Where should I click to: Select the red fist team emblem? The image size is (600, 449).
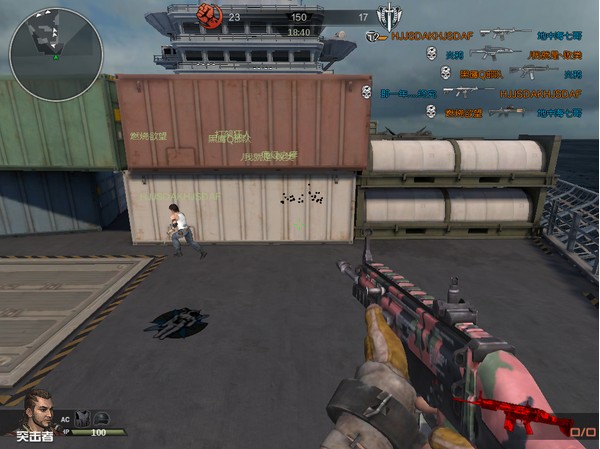pos(209,16)
